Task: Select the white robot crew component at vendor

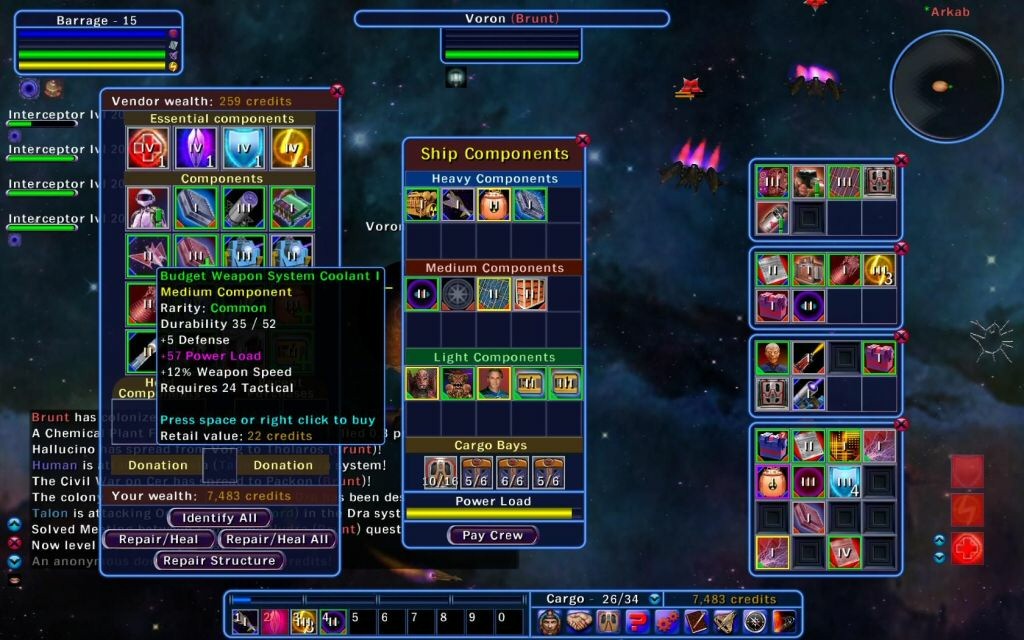Action: click(147, 207)
